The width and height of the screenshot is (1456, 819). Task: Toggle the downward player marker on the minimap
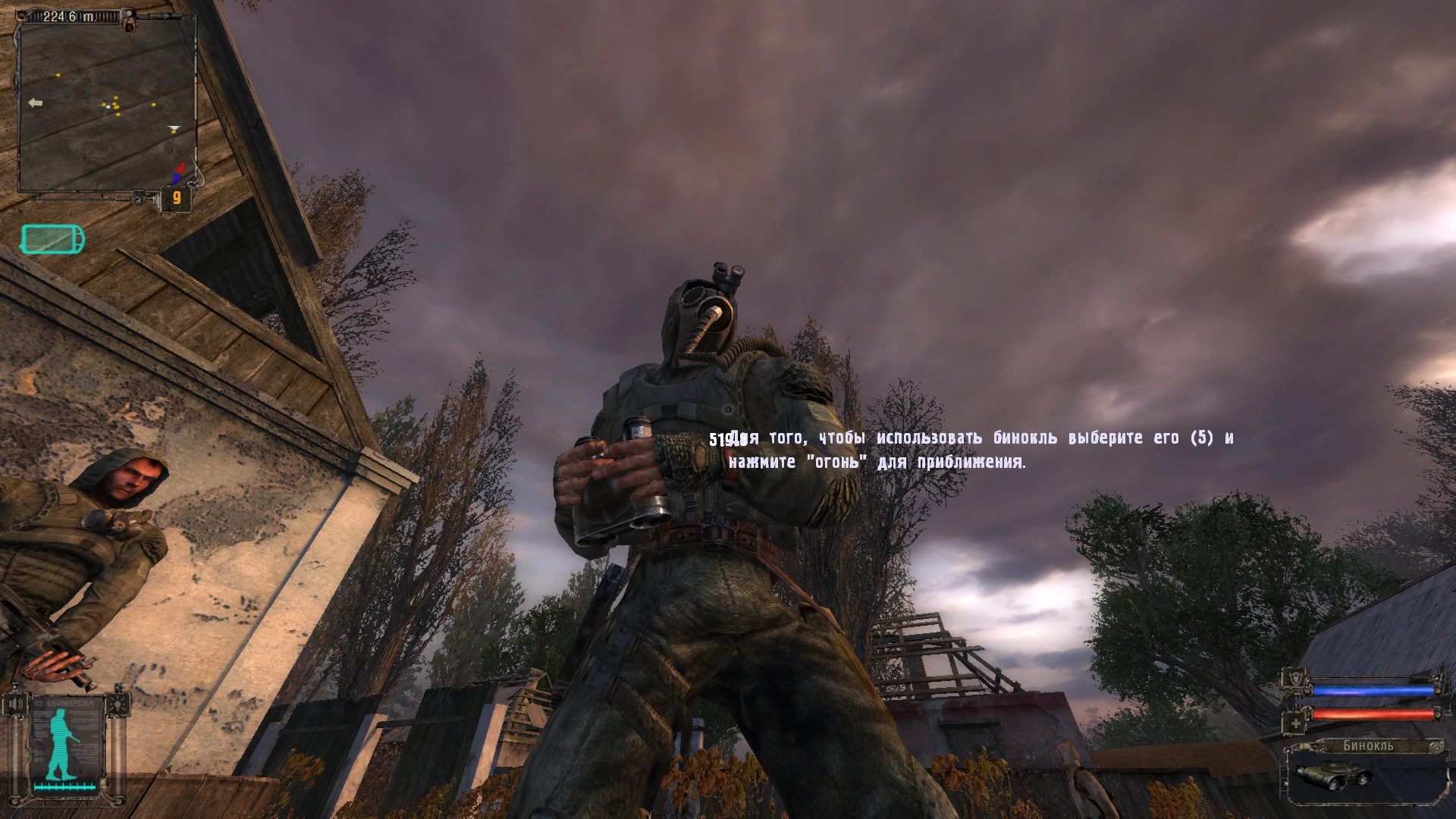tap(174, 127)
